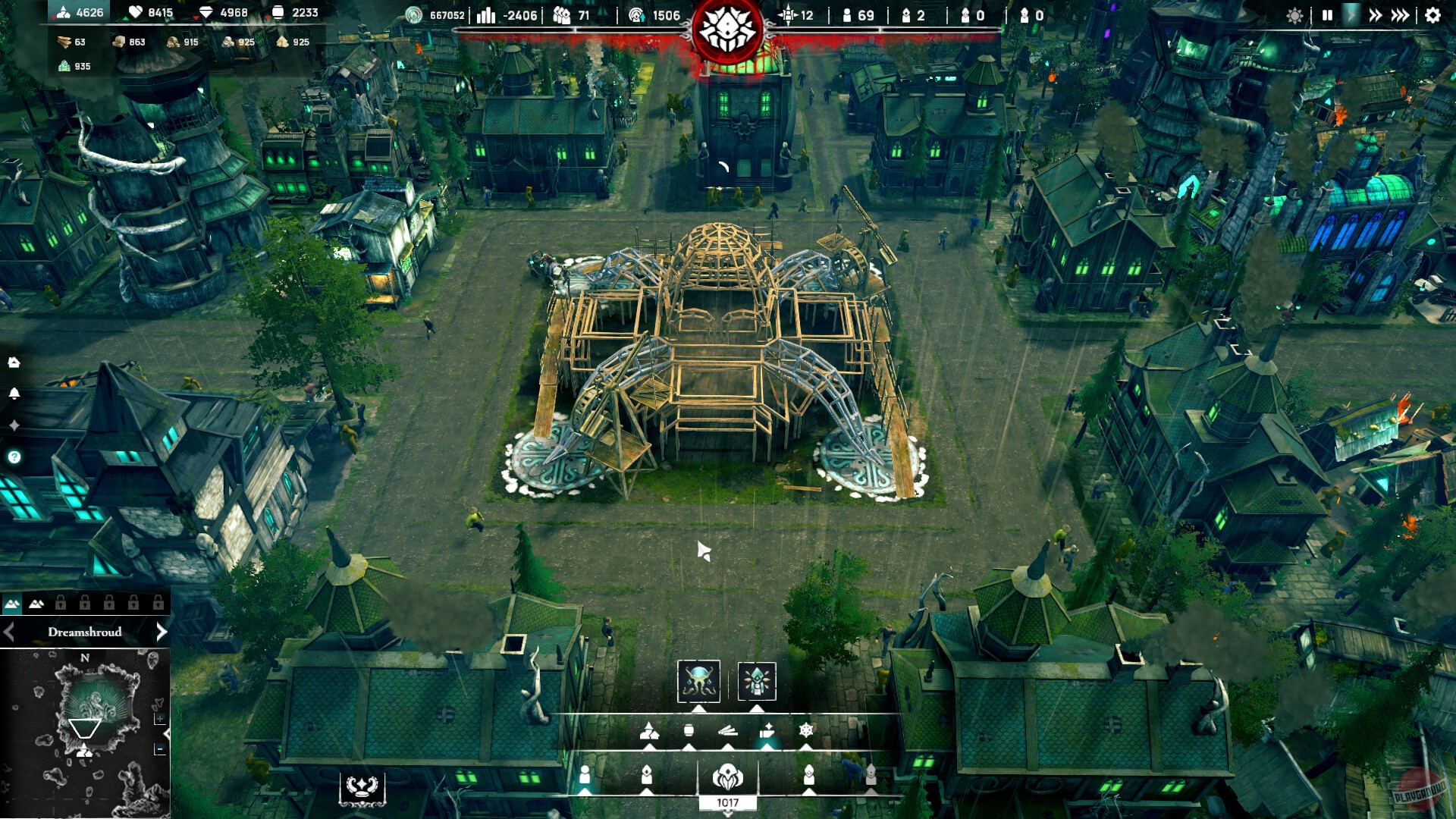Click the right chevron next to Dreamshroud
This screenshot has height=819, width=1456.
click(x=162, y=631)
